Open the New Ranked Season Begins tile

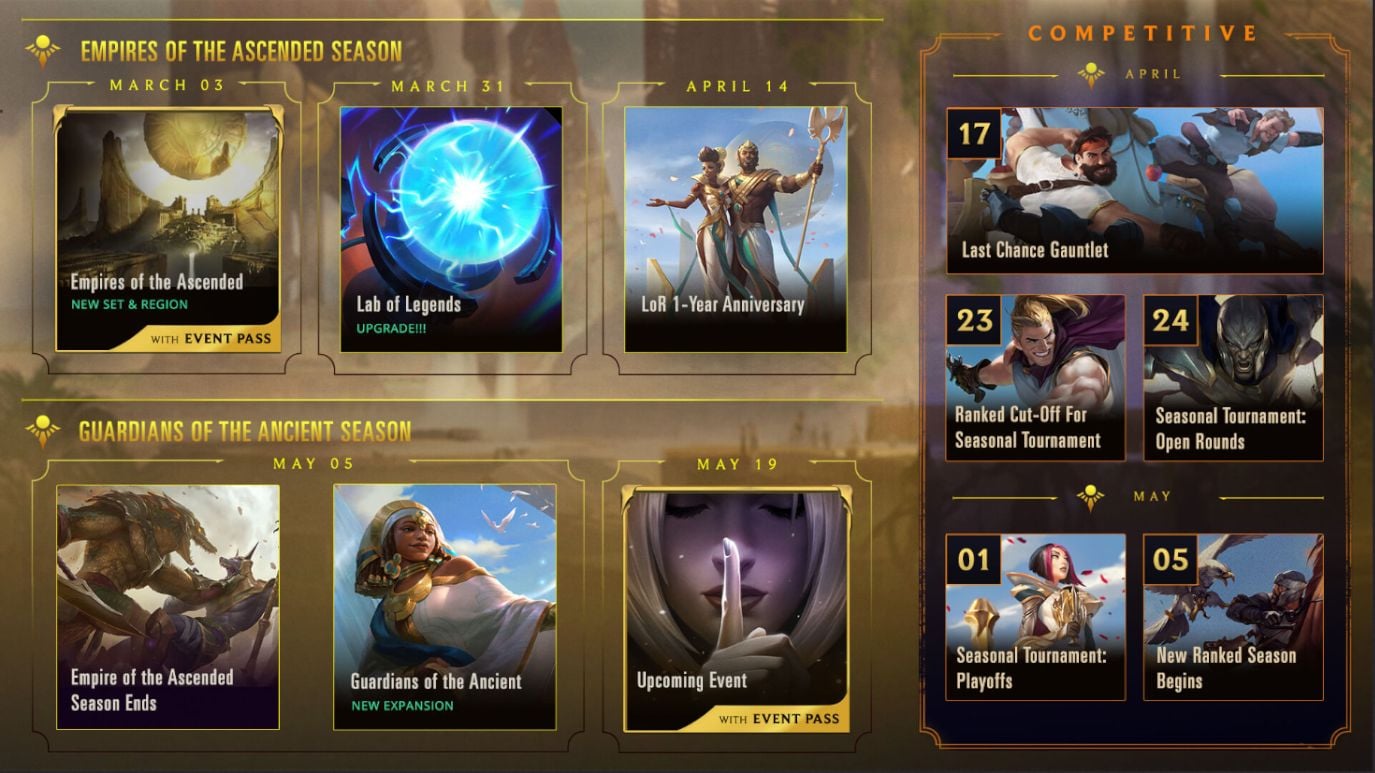1233,616
